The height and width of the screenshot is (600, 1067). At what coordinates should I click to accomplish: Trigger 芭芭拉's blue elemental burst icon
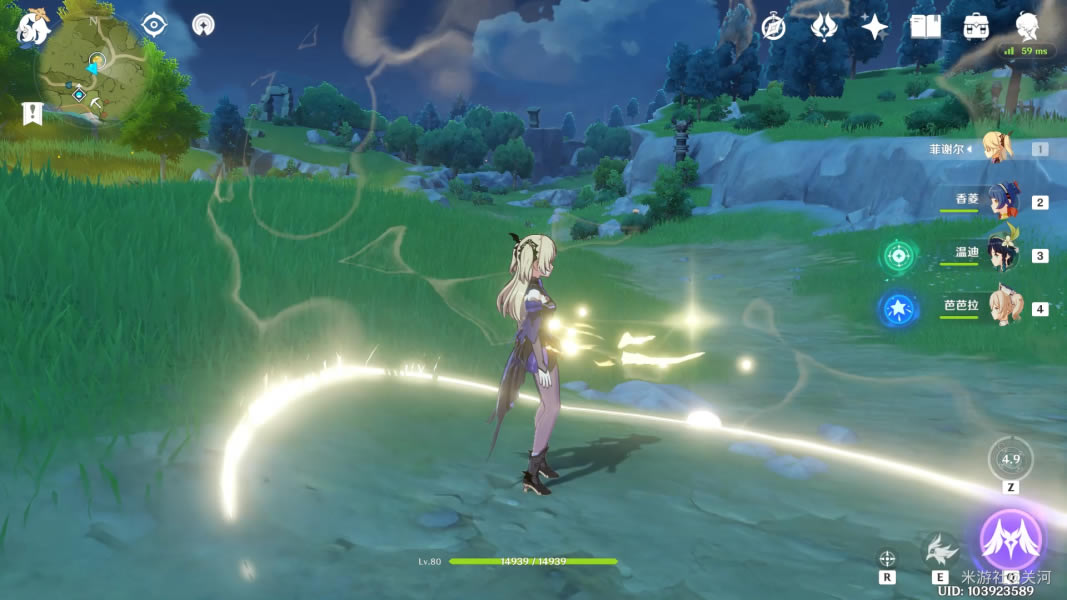897,308
